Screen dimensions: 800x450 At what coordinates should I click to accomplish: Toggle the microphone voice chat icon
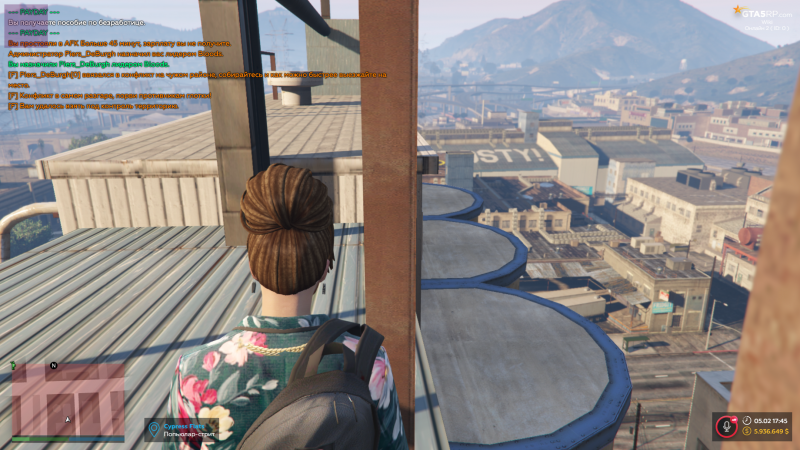pyautogui.click(x=725, y=425)
